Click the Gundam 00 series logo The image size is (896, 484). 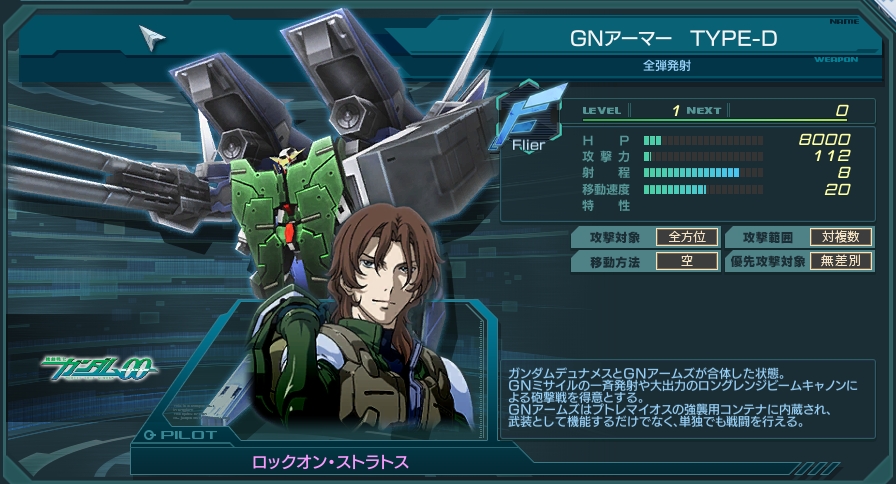coord(99,369)
